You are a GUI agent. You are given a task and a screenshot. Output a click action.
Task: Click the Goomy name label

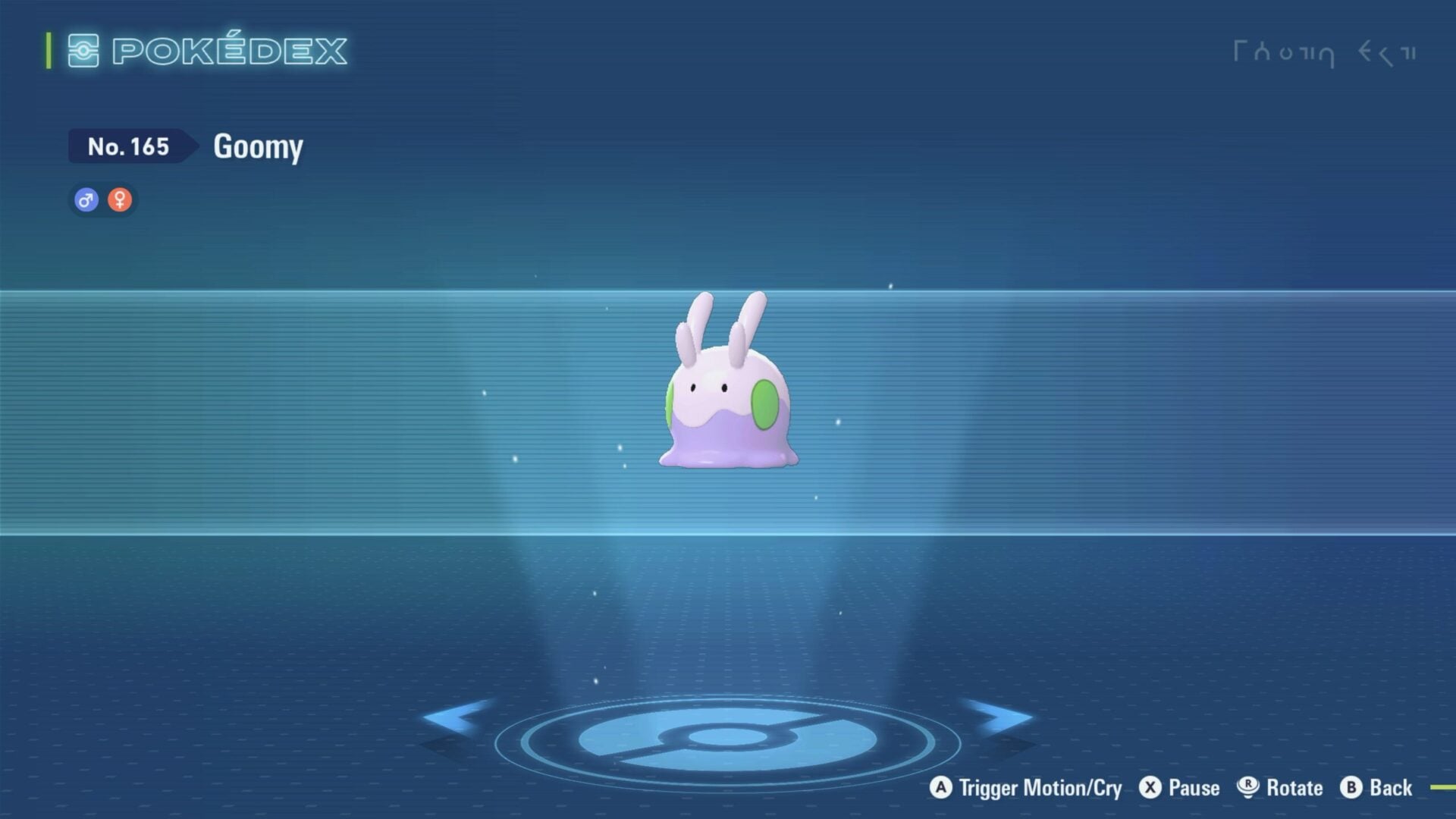(x=258, y=146)
